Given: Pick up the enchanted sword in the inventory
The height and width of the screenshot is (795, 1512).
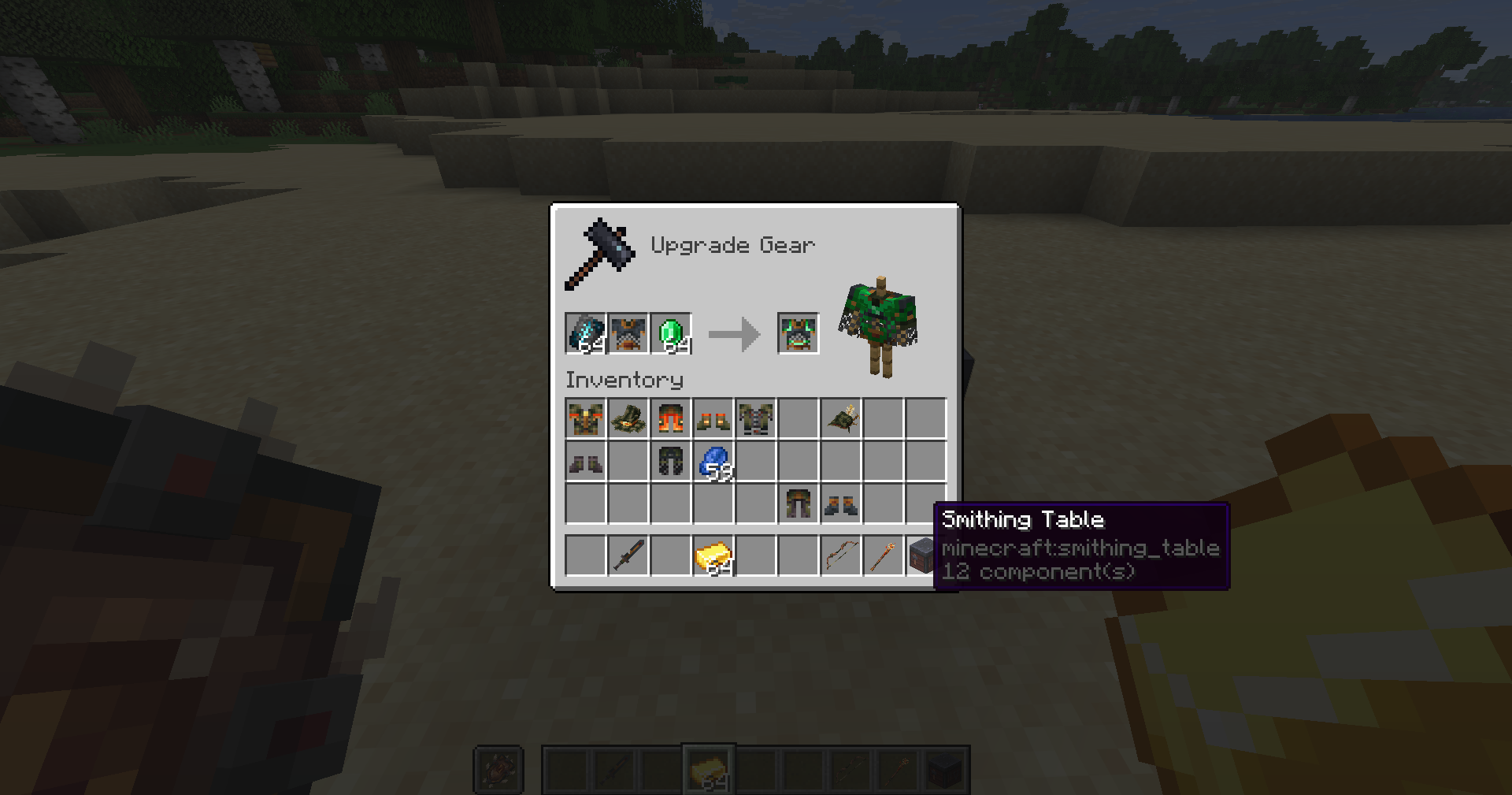Looking at the screenshot, I should 628,554.
